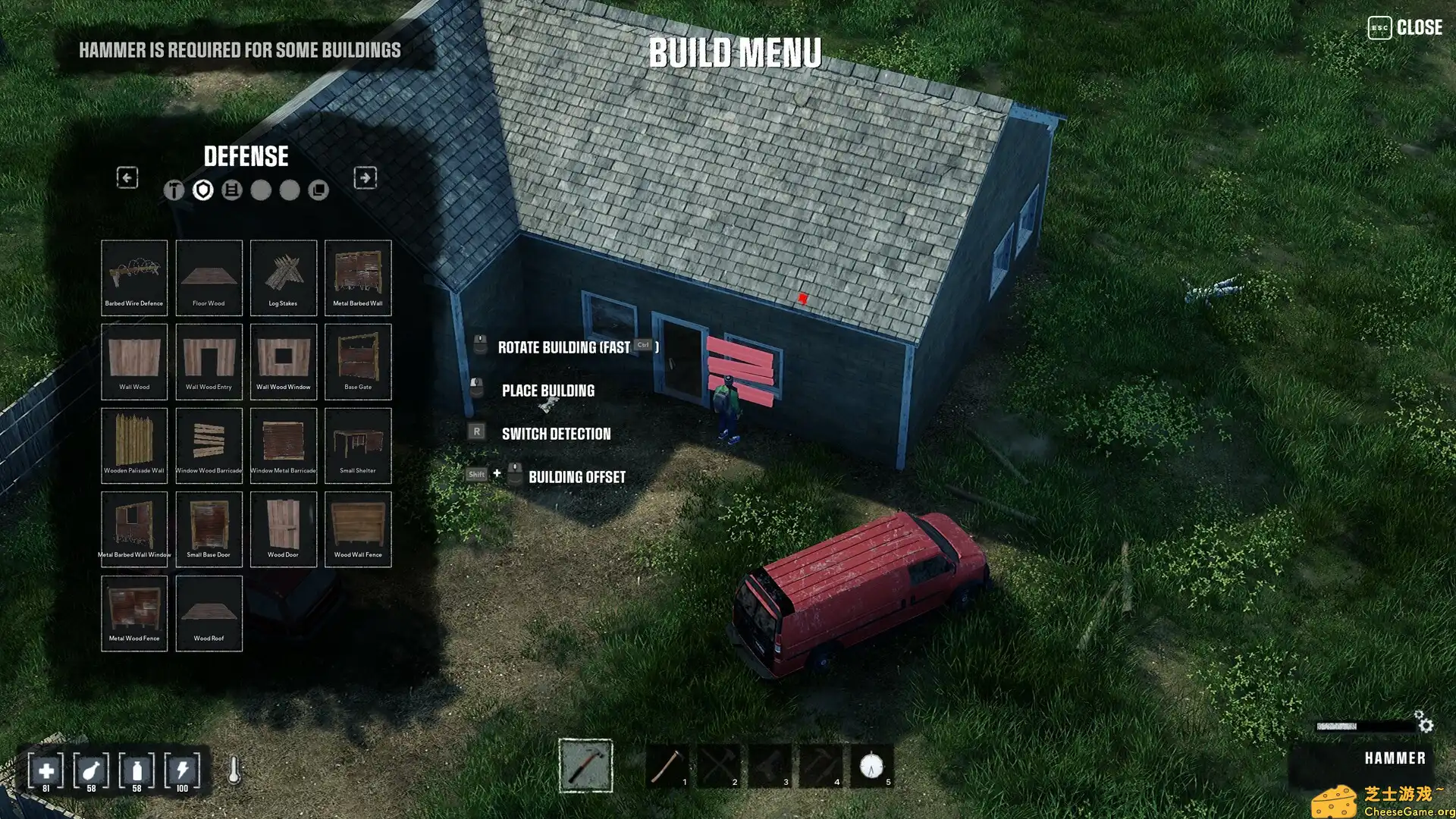
Task: Select the hammer category icon above Defense
Action: (172, 190)
